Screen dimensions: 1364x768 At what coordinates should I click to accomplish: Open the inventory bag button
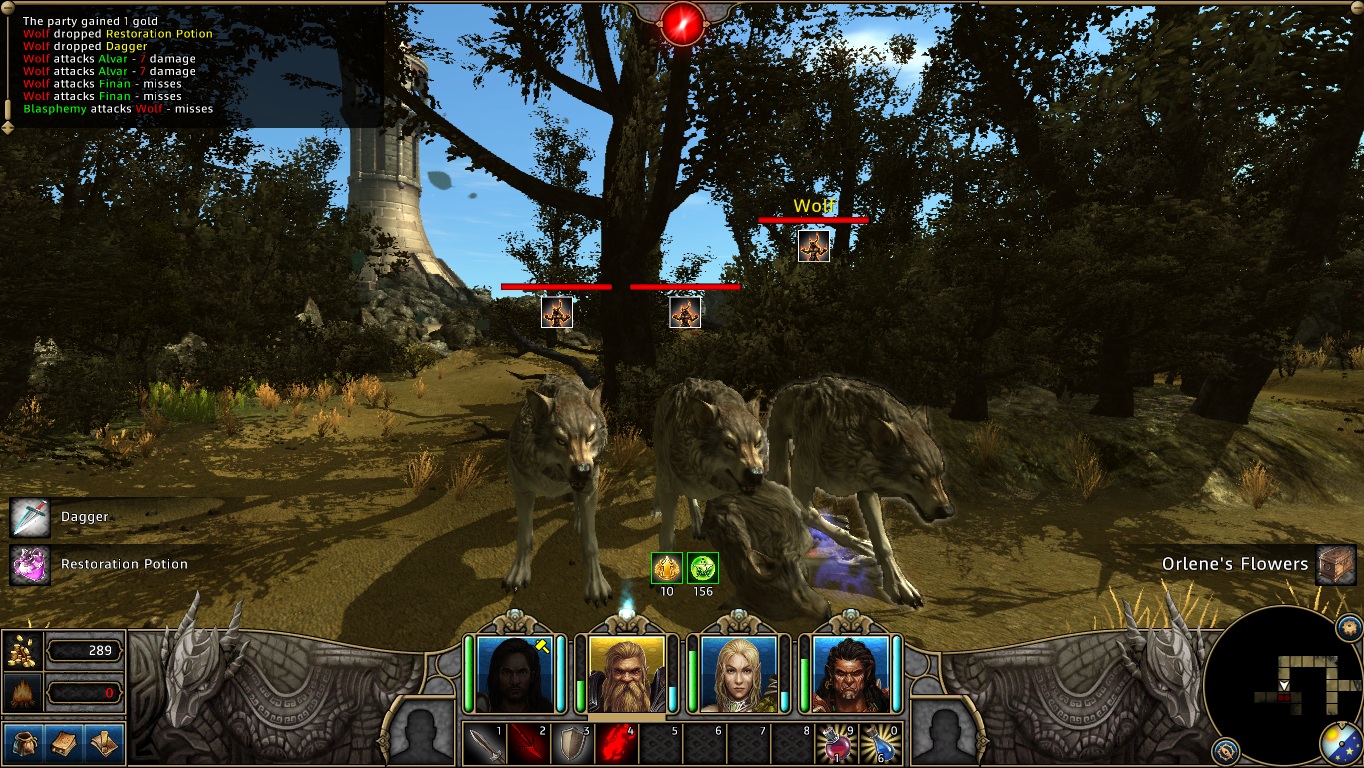(22, 743)
